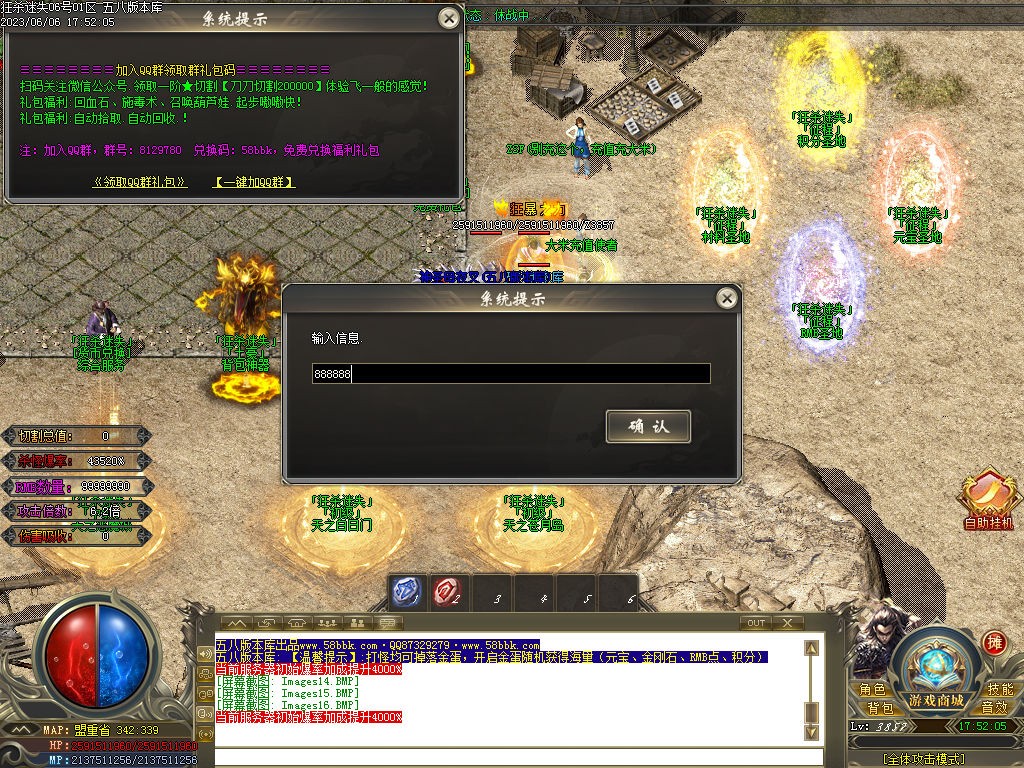Confirm the input with the 确认 button
This screenshot has width=1024, height=768.
[x=648, y=427]
